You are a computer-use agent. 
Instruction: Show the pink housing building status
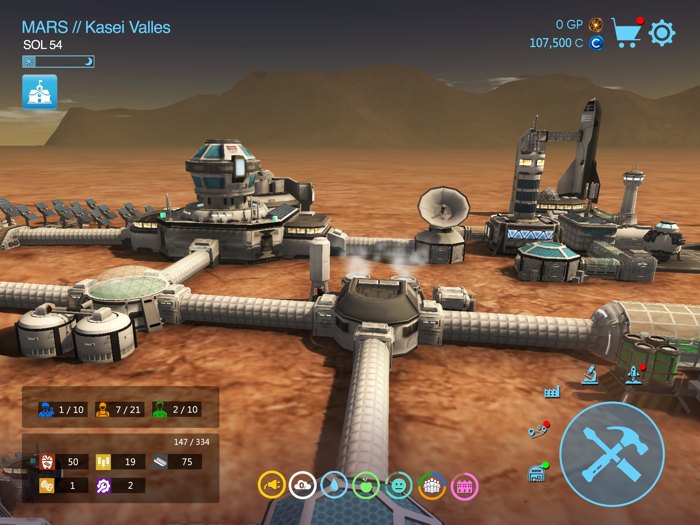pyautogui.click(x=464, y=486)
